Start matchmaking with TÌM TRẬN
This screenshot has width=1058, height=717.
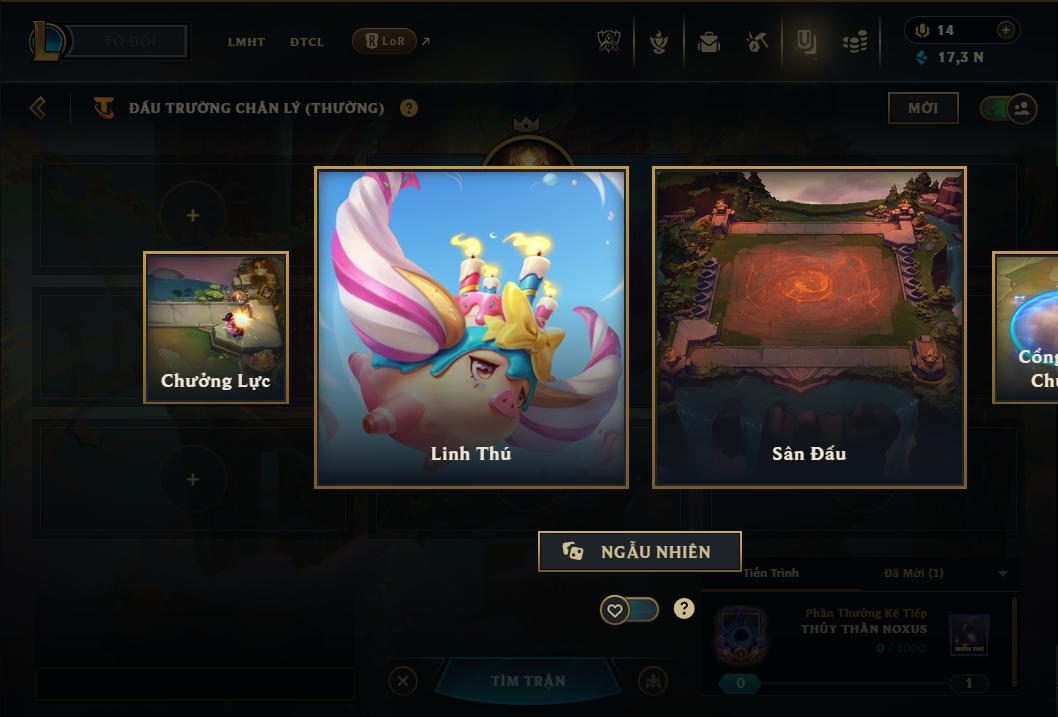tap(528, 681)
